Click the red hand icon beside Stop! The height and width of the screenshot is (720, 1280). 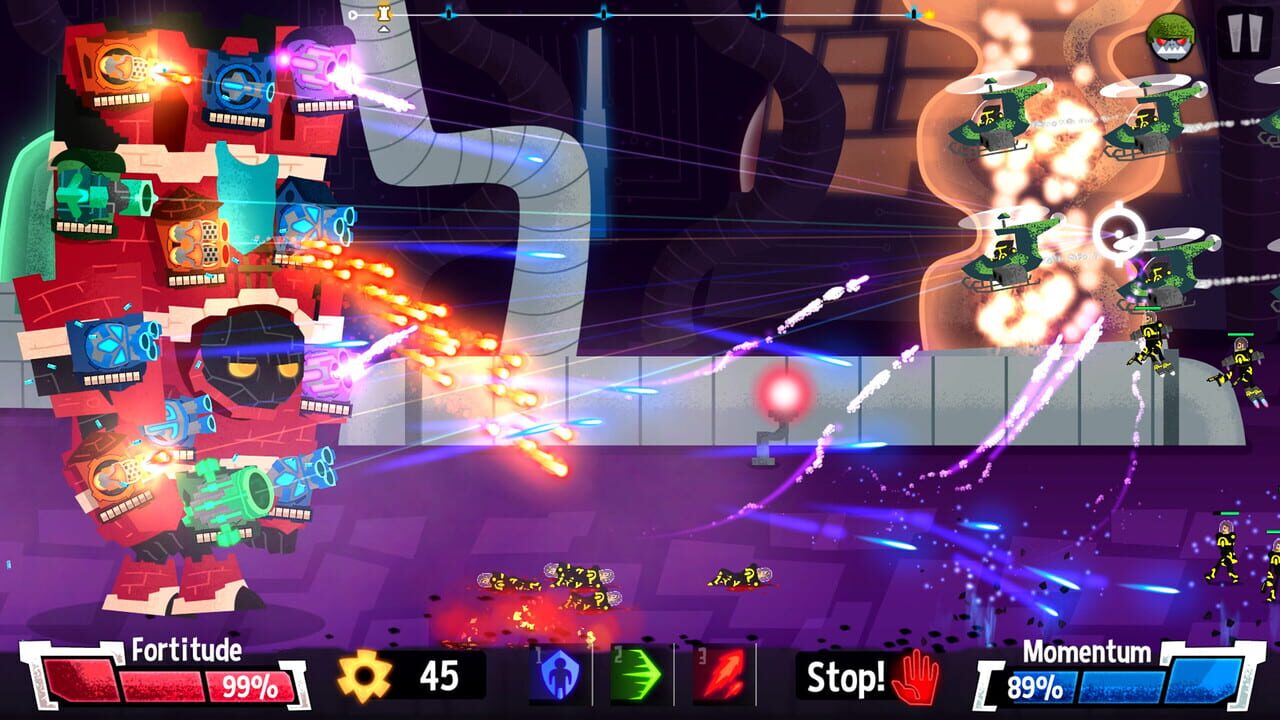(x=917, y=678)
